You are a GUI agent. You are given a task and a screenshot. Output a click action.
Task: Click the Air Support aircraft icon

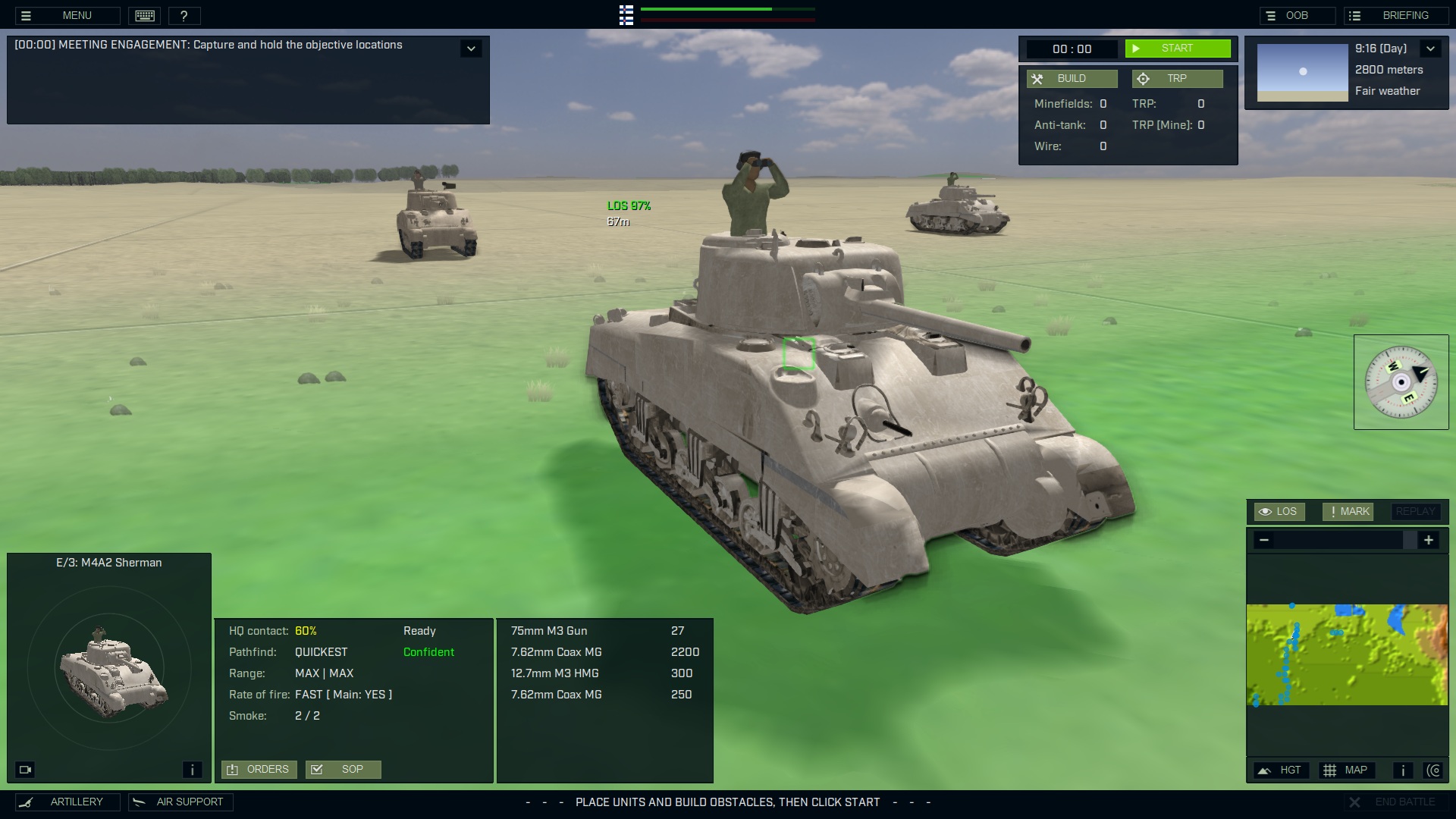click(138, 802)
